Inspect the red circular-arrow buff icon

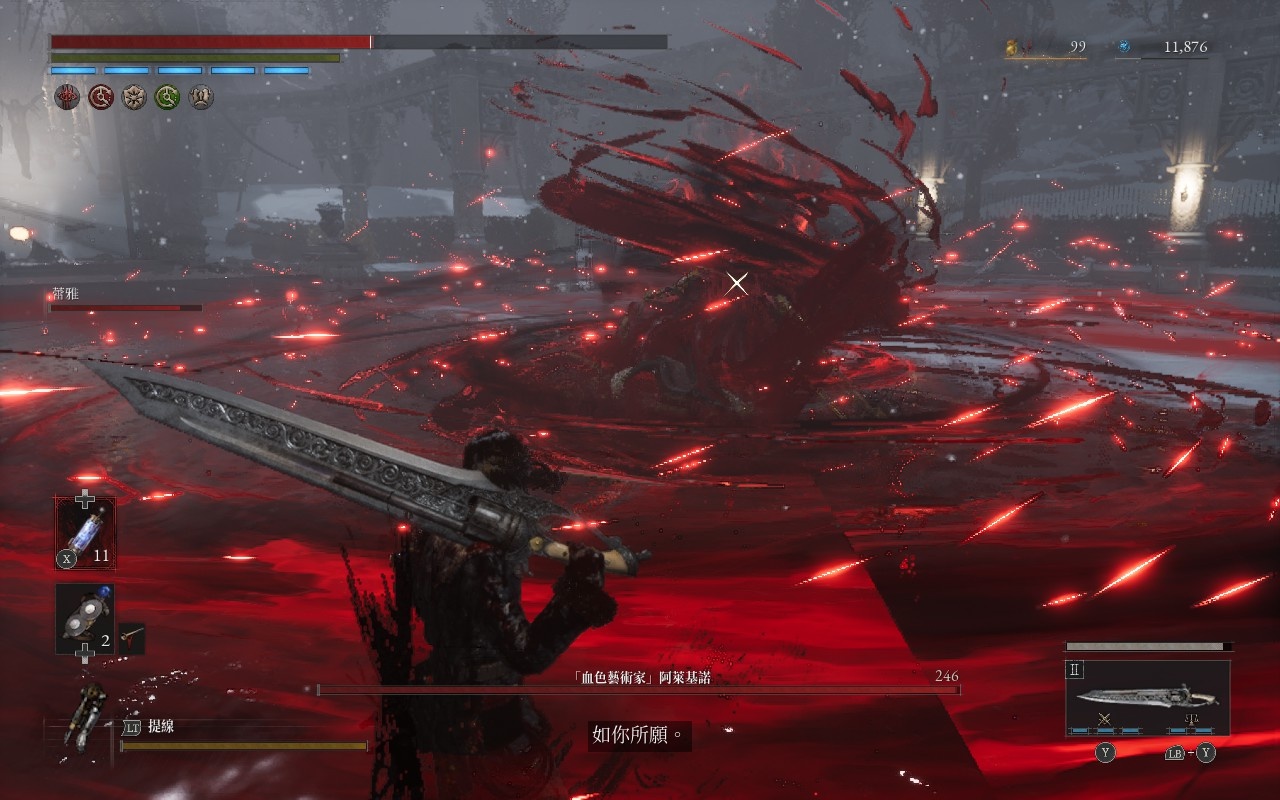pos(101,97)
